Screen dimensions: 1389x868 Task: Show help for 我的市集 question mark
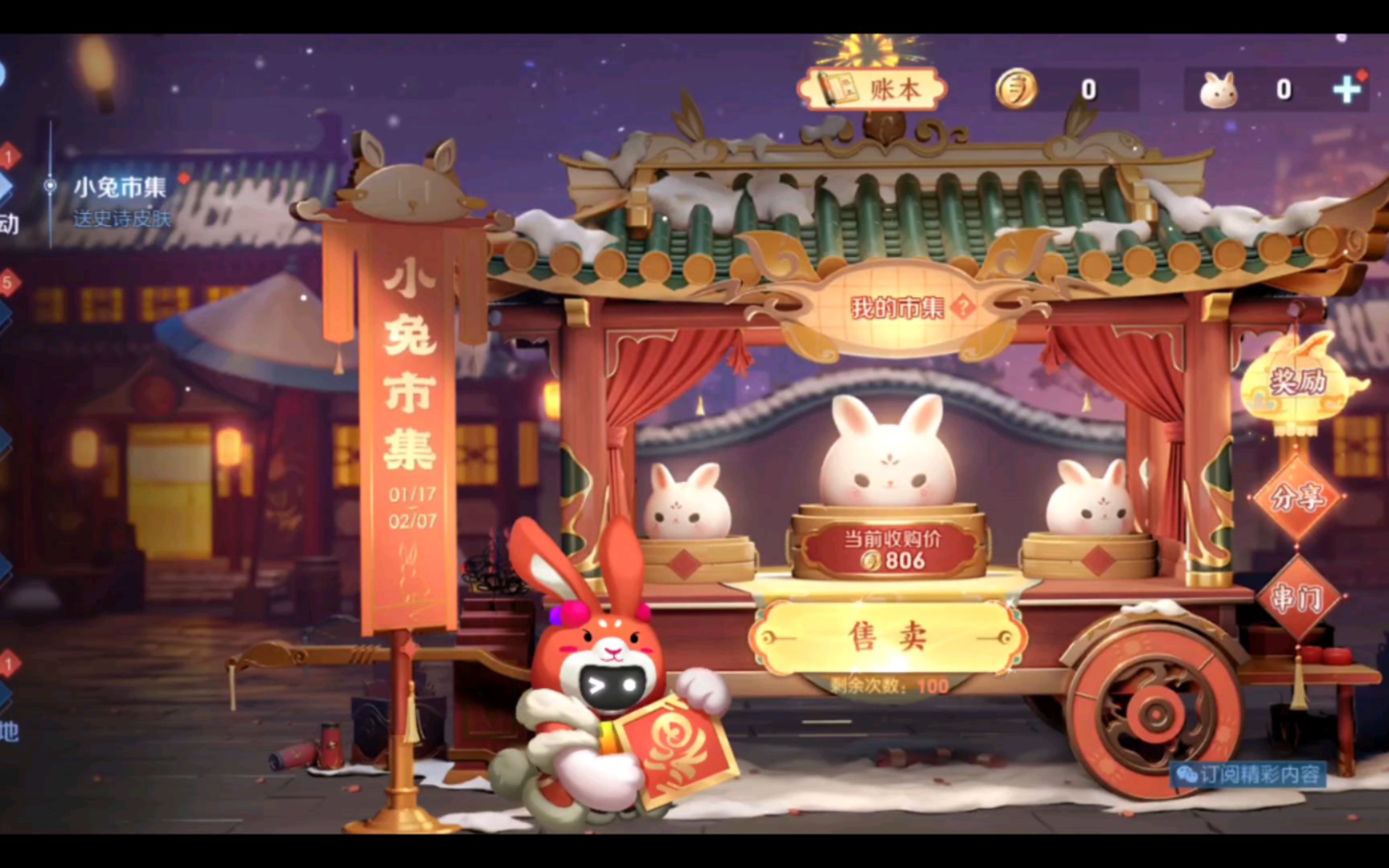[x=962, y=307]
